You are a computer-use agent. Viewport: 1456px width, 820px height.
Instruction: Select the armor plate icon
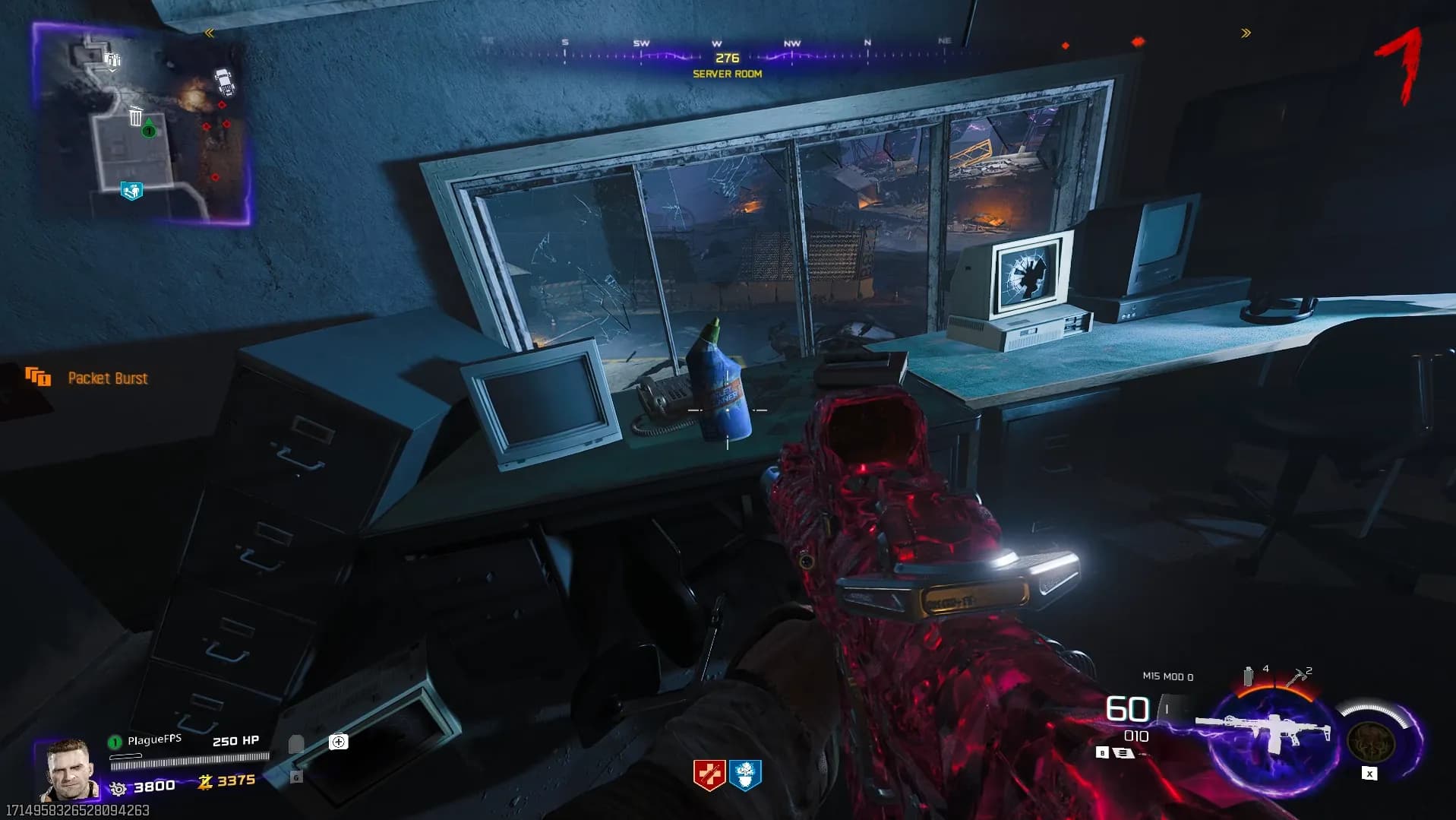(x=296, y=744)
